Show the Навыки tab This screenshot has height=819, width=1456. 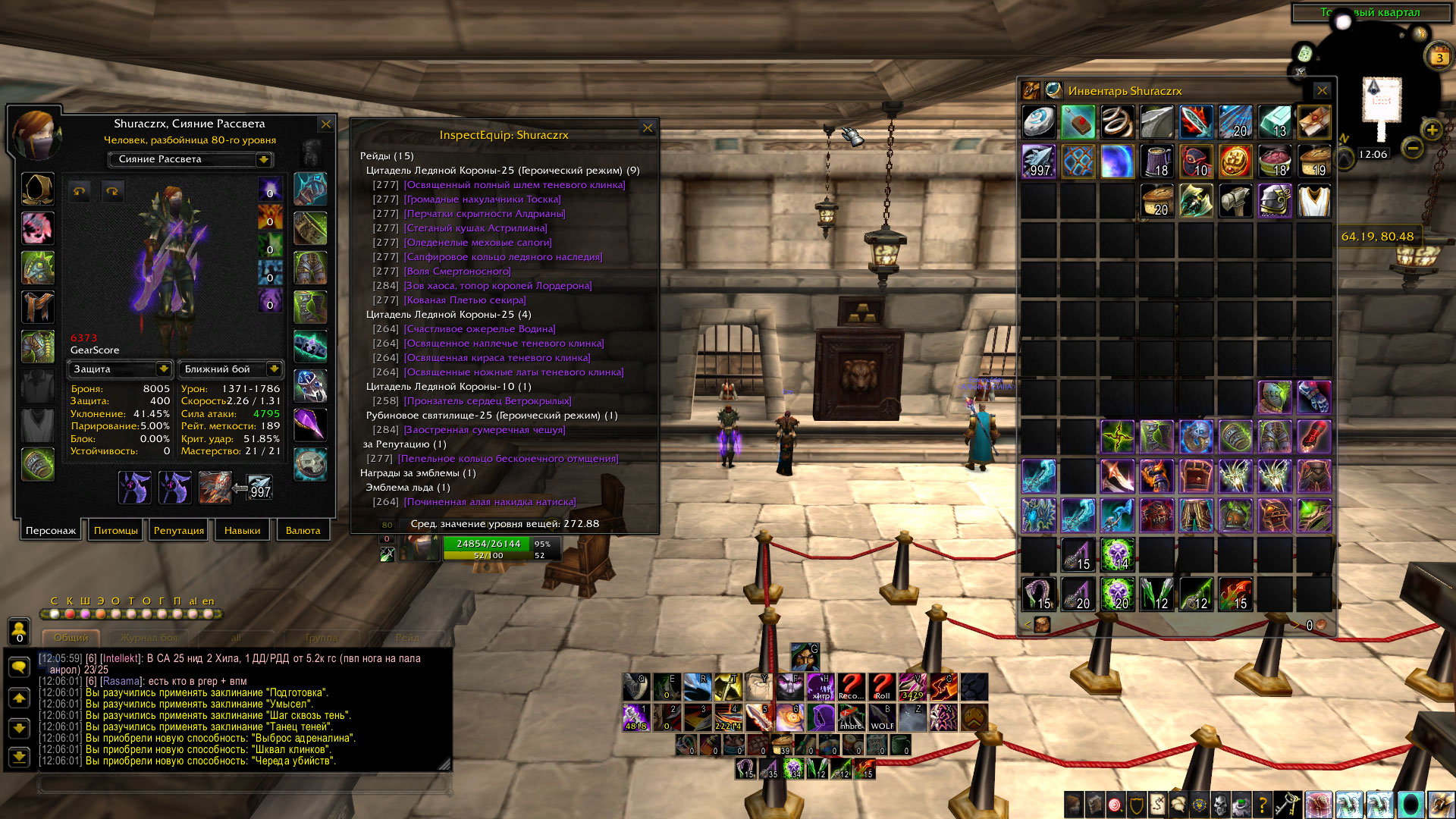click(242, 530)
